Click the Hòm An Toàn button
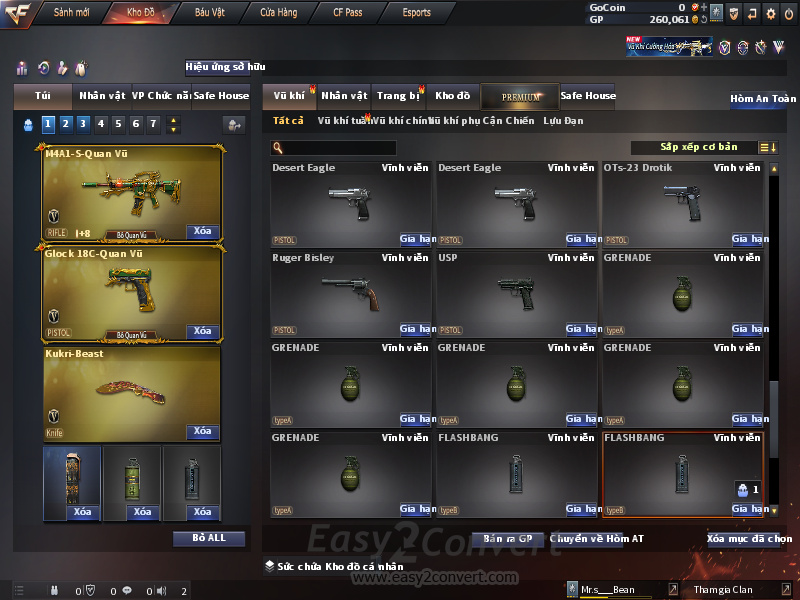800x600 pixels. [x=762, y=99]
